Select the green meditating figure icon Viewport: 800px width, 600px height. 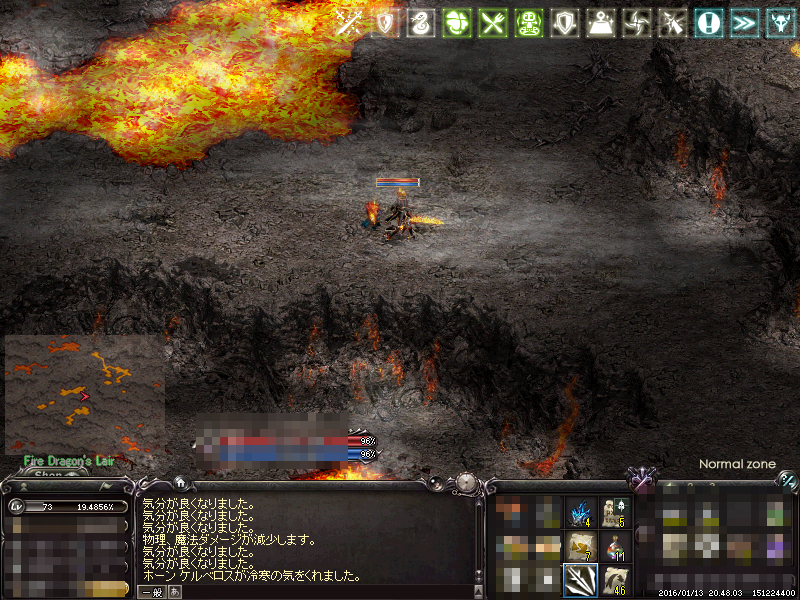pos(529,23)
